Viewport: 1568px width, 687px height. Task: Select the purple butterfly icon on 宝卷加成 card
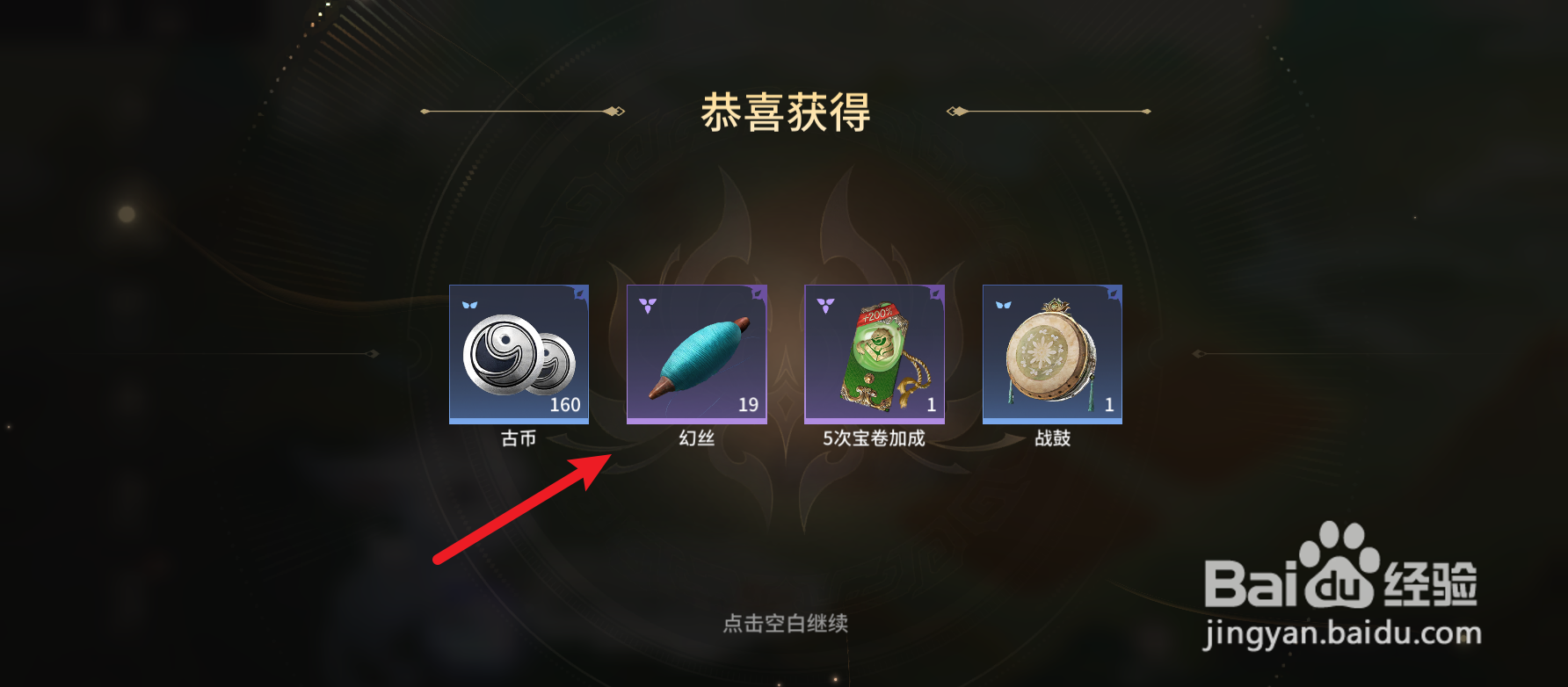point(826,306)
